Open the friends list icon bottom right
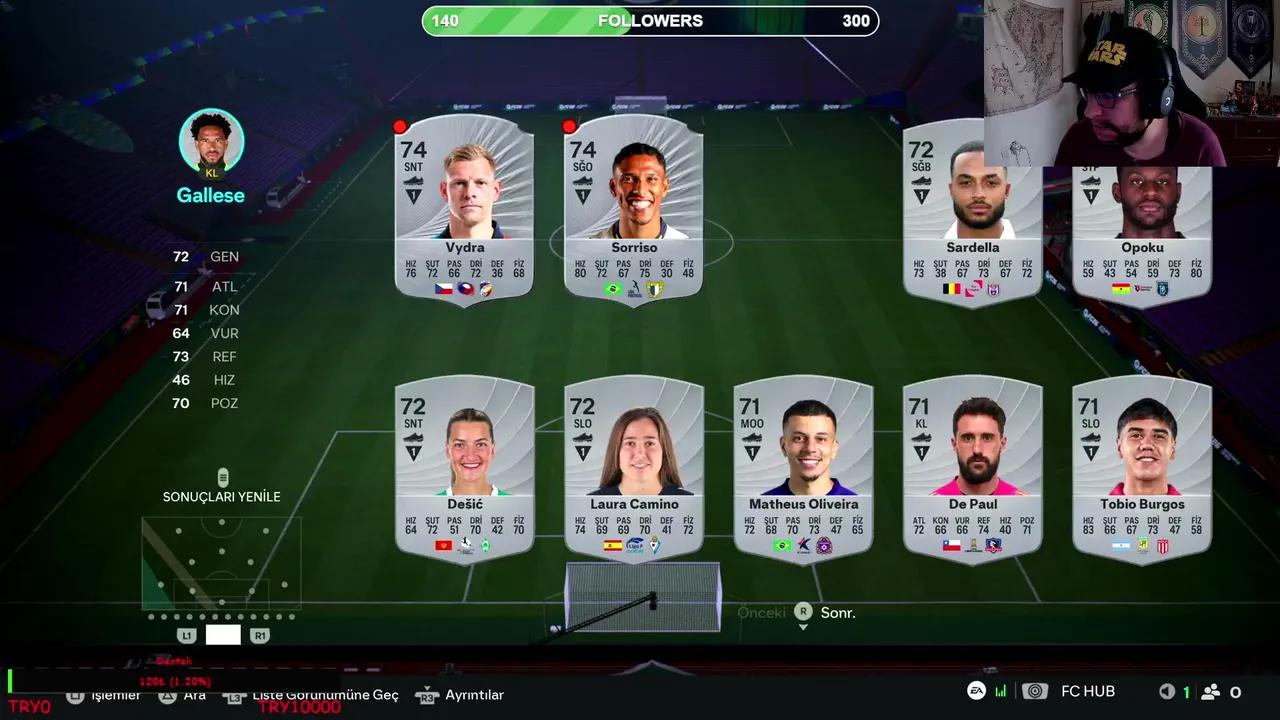This screenshot has width=1280, height=720. (1212, 691)
